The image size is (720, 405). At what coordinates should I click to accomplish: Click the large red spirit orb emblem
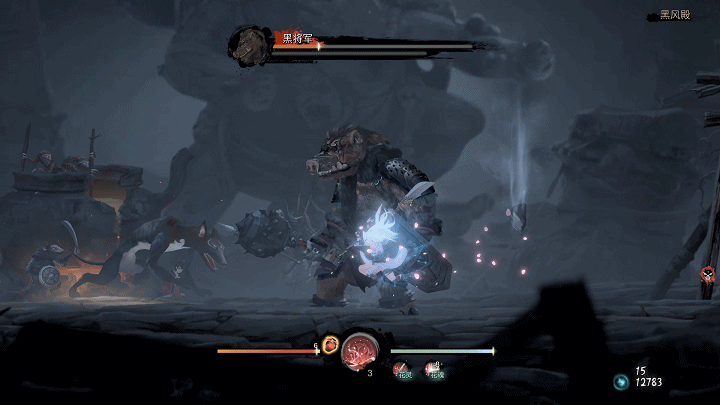(x=359, y=352)
